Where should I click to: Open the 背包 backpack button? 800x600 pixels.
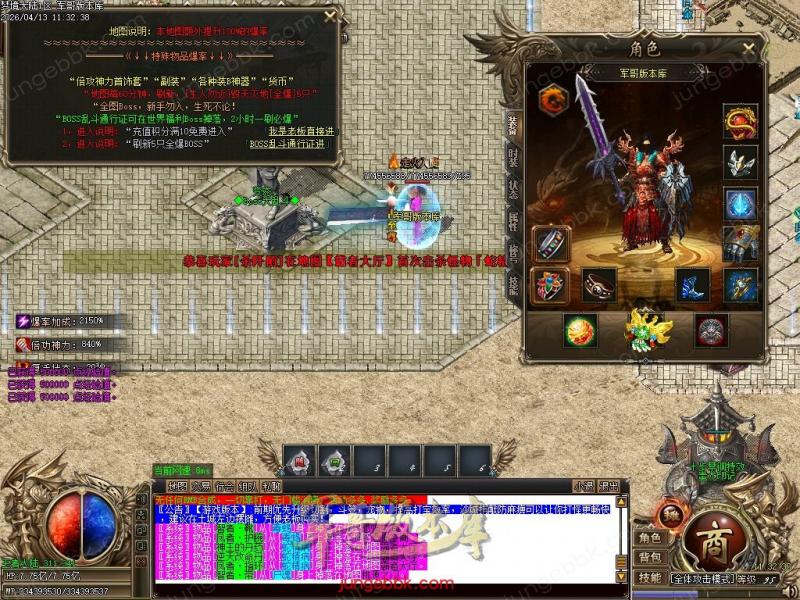(650, 557)
